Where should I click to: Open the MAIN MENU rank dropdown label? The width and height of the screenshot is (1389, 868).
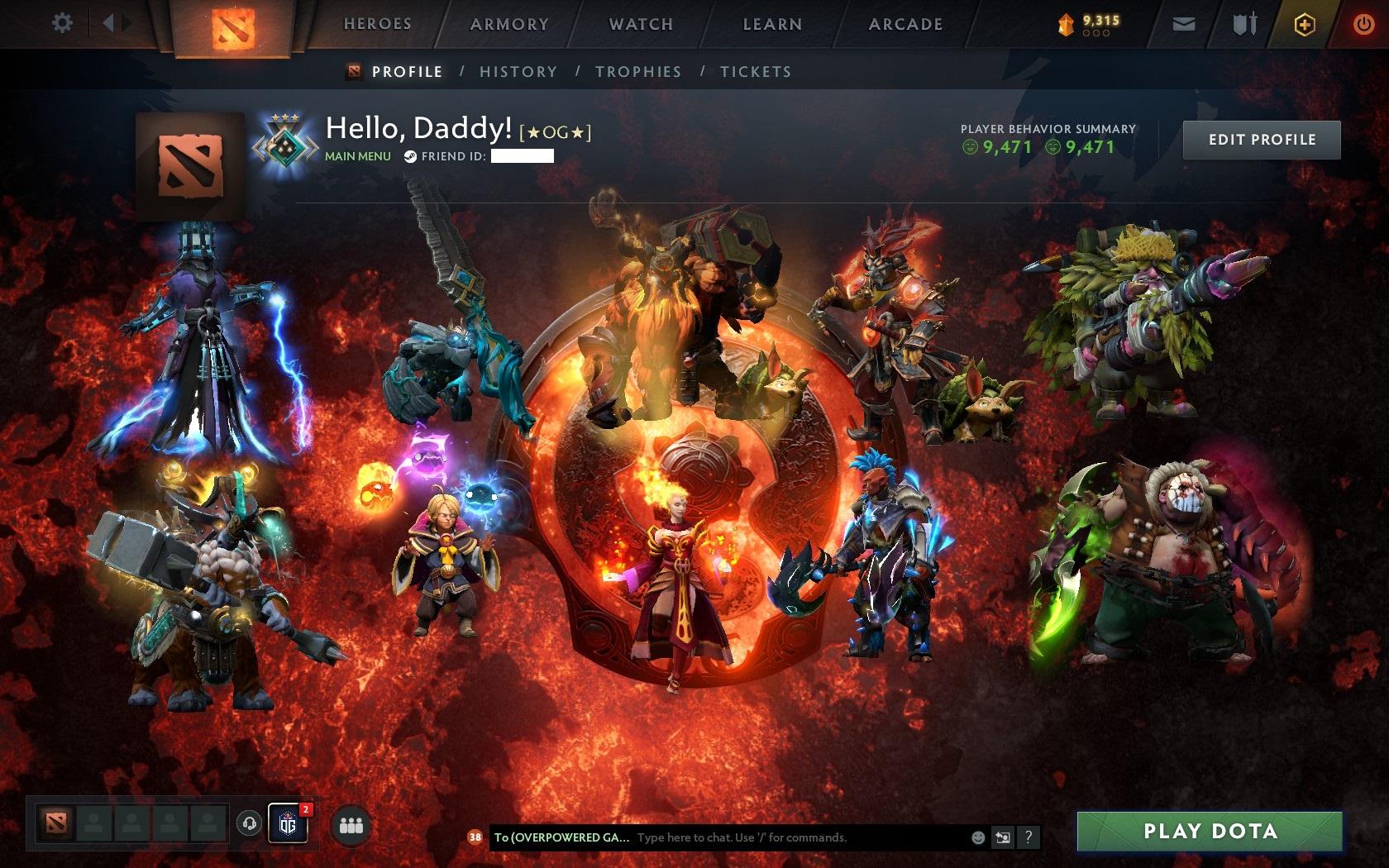click(358, 155)
